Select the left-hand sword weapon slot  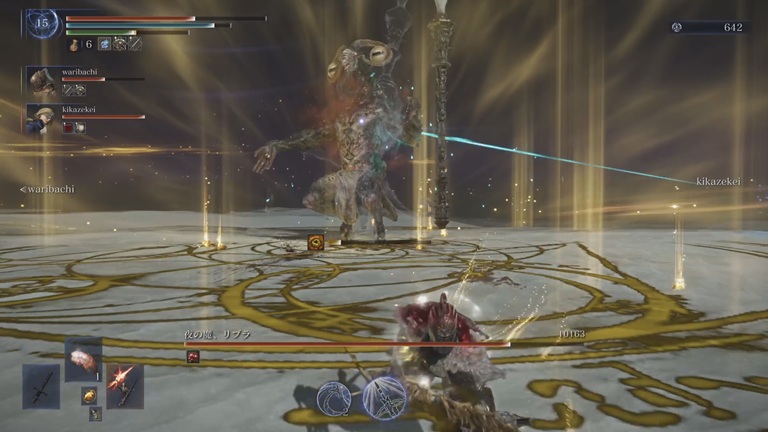coord(41,386)
